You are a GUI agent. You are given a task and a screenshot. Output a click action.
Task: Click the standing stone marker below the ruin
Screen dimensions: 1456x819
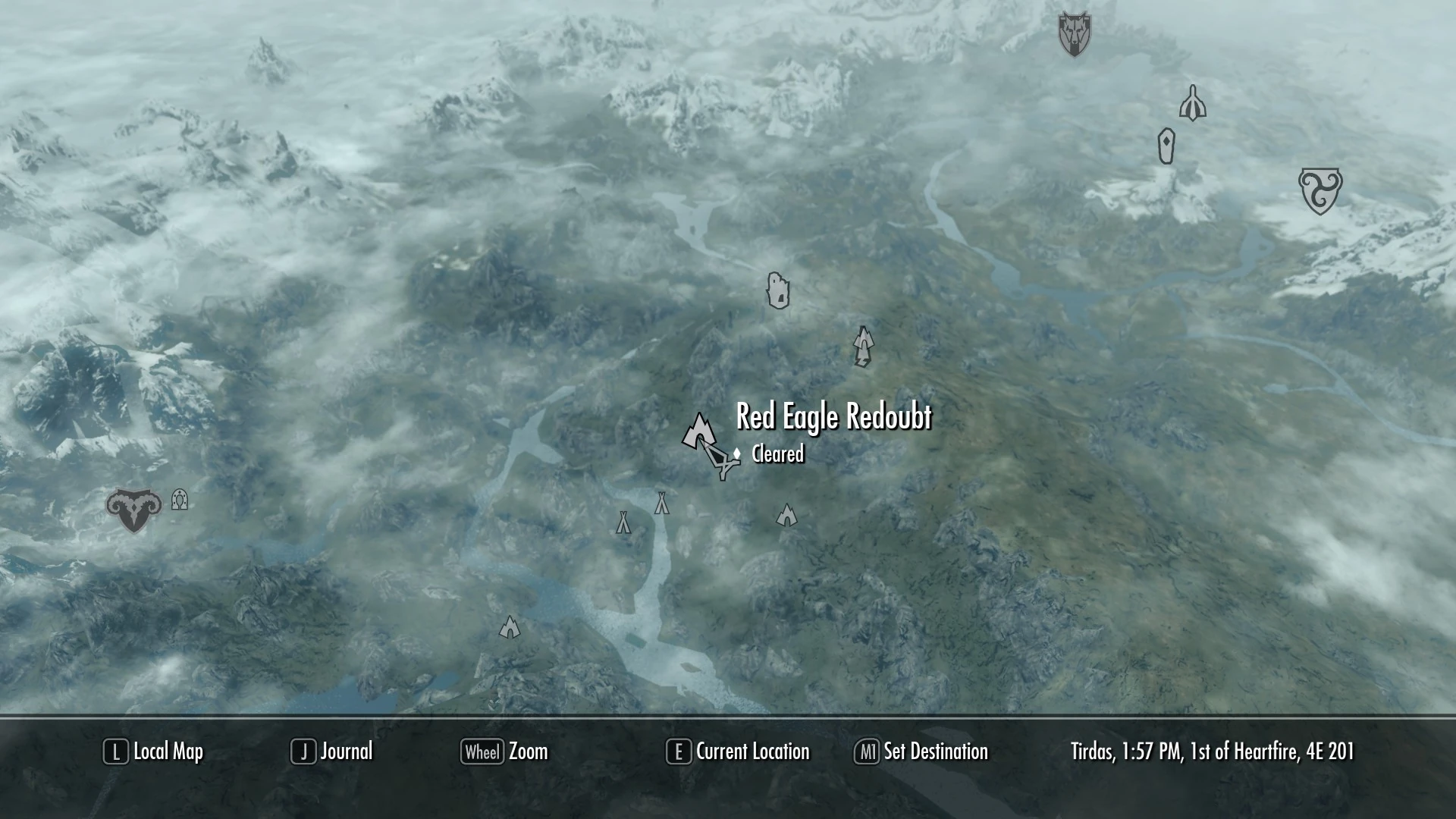tap(1166, 146)
